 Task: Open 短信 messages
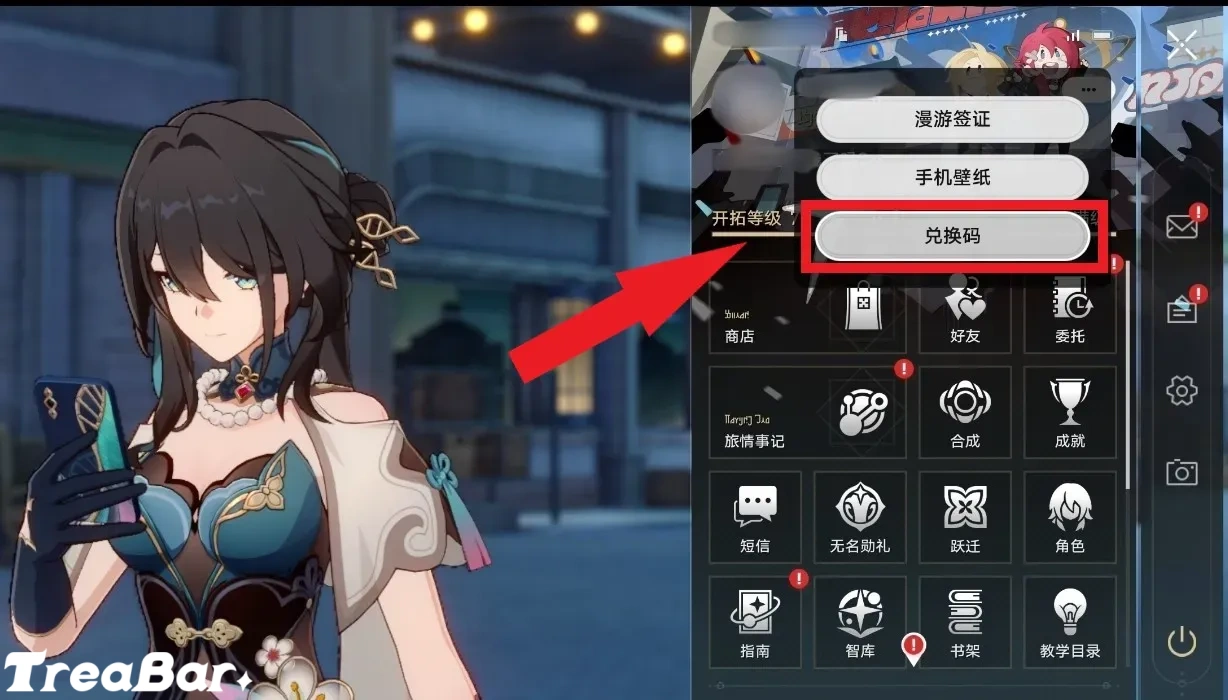click(x=755, y=517)
